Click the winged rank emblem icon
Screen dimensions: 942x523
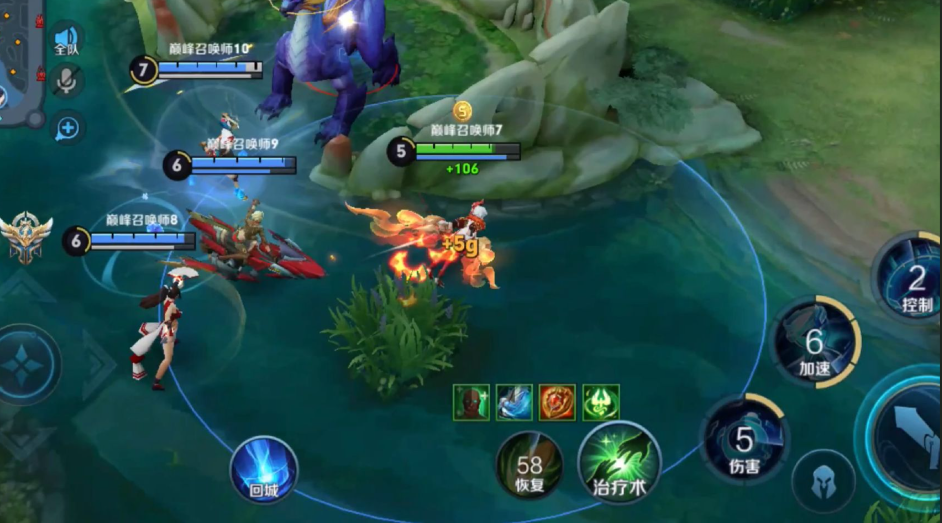point(26,237)
